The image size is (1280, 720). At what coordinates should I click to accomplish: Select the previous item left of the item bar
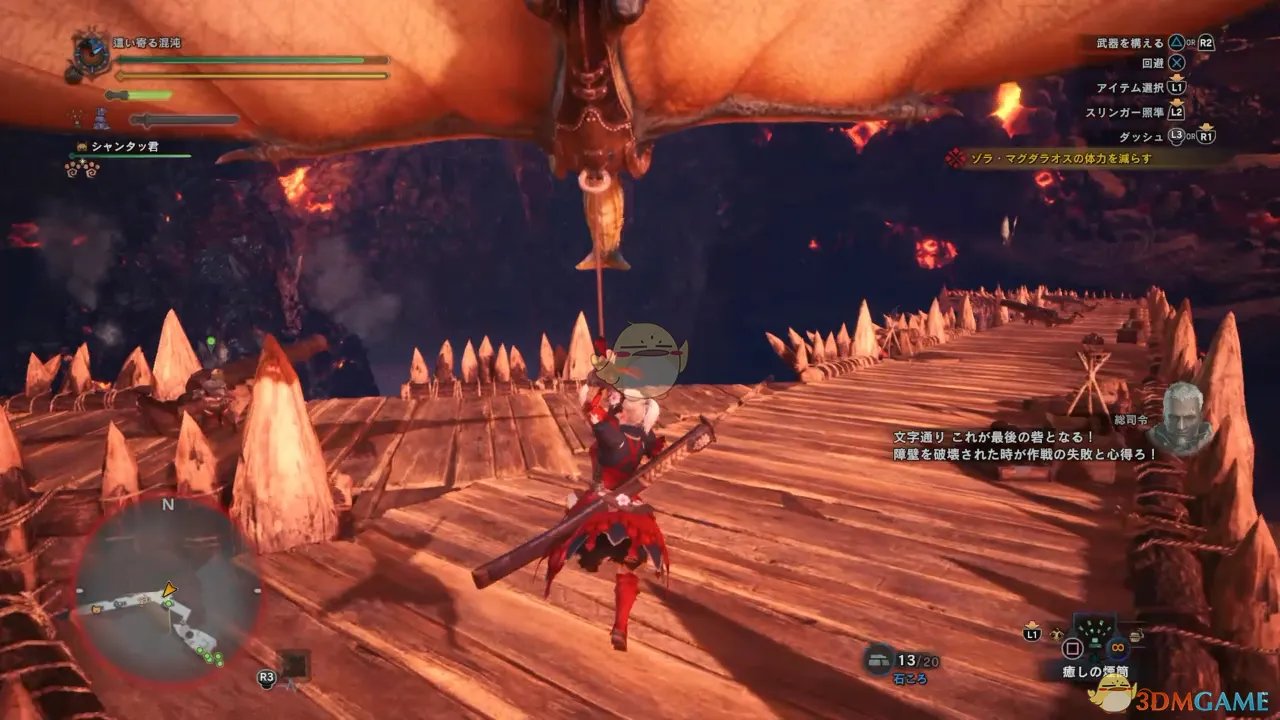(1058, 634)
